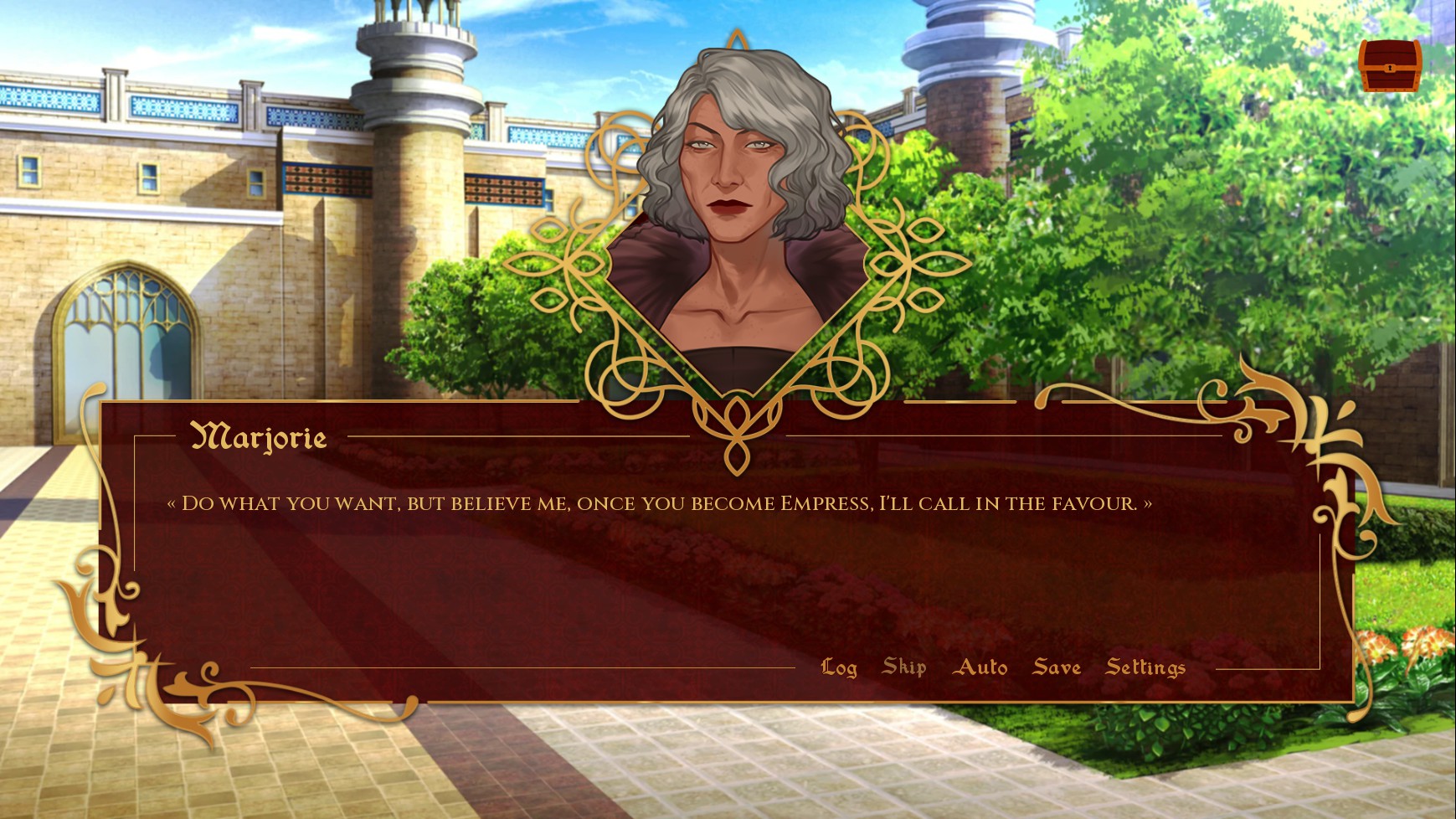The image size is (1456, 819).
Task: Save the game
Action: coord(1057,667)
